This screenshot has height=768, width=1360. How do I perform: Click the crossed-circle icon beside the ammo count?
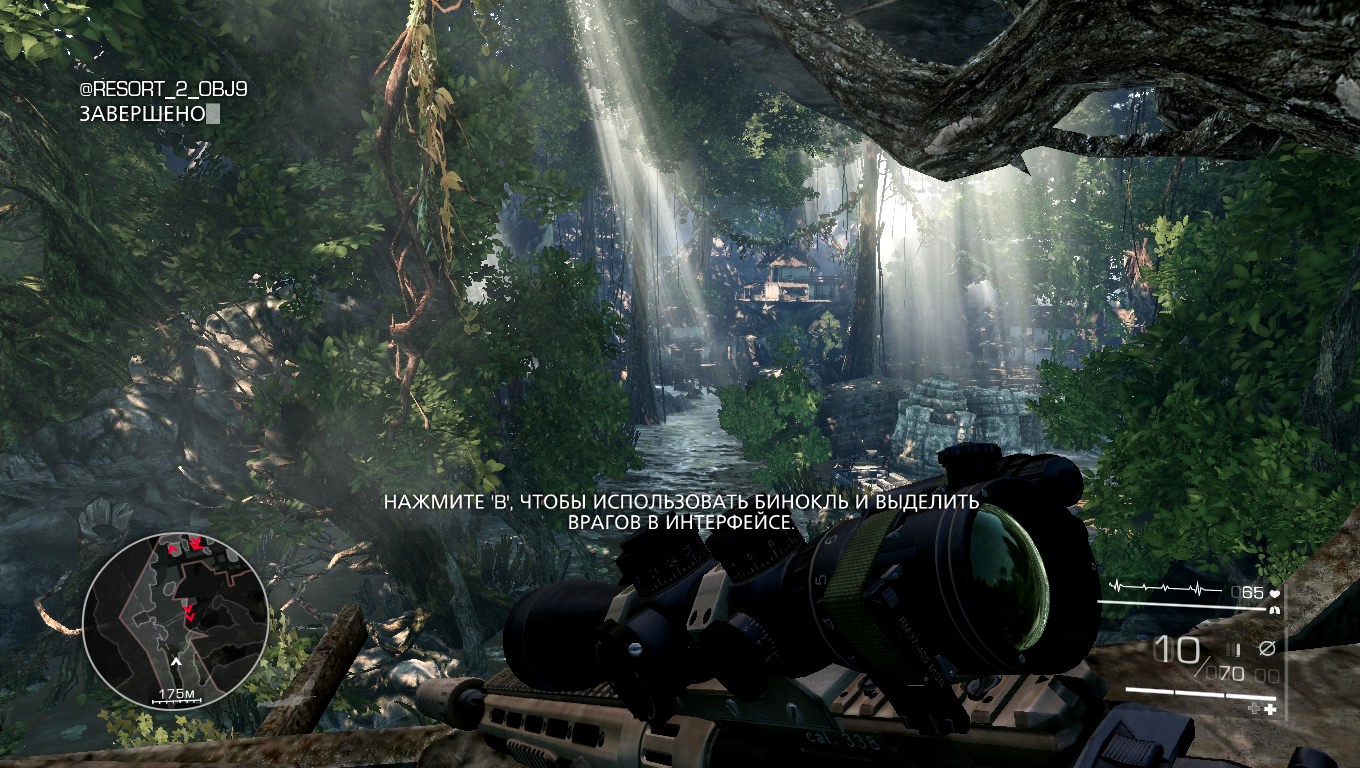[x=1266, y=649]
